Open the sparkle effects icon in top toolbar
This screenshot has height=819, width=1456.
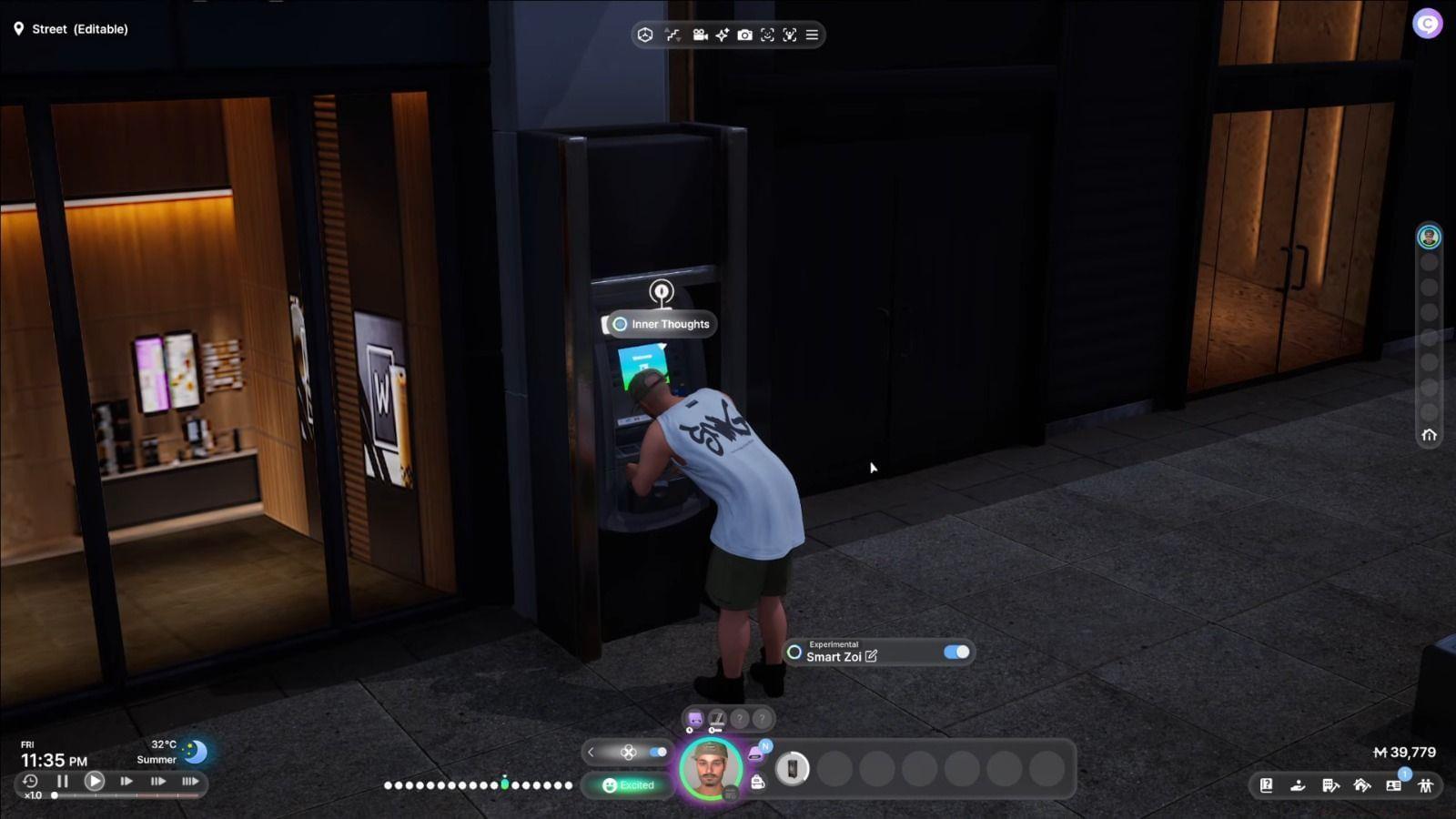[723, 35]
